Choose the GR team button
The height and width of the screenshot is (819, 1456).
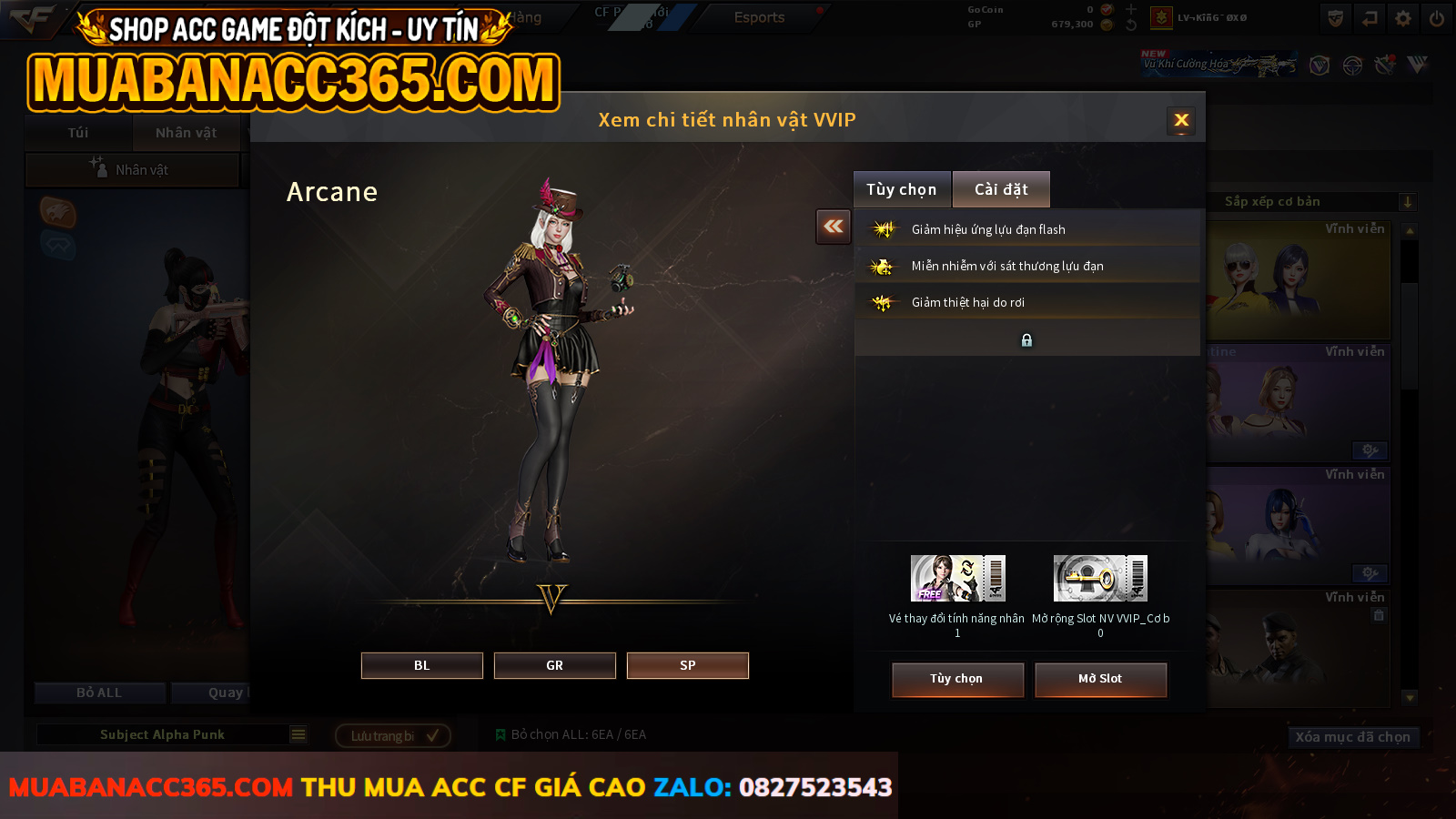[554, 665]
